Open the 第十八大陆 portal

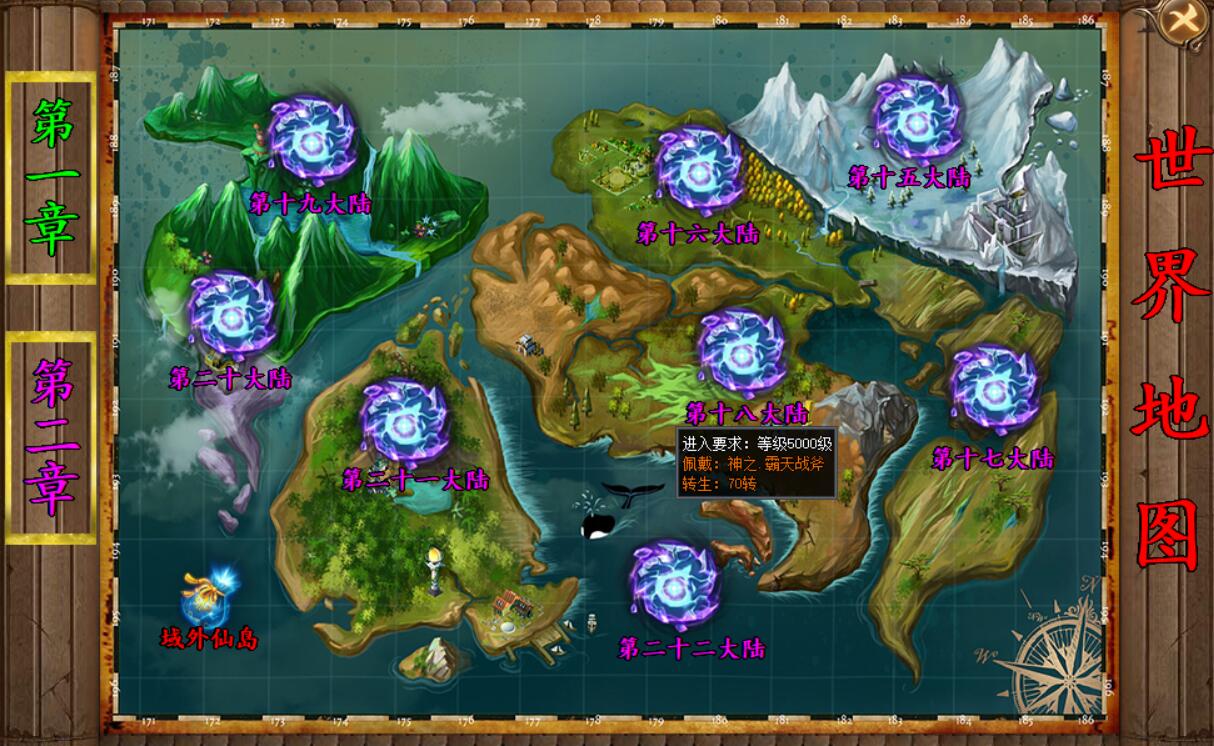(x=741, y=351)
